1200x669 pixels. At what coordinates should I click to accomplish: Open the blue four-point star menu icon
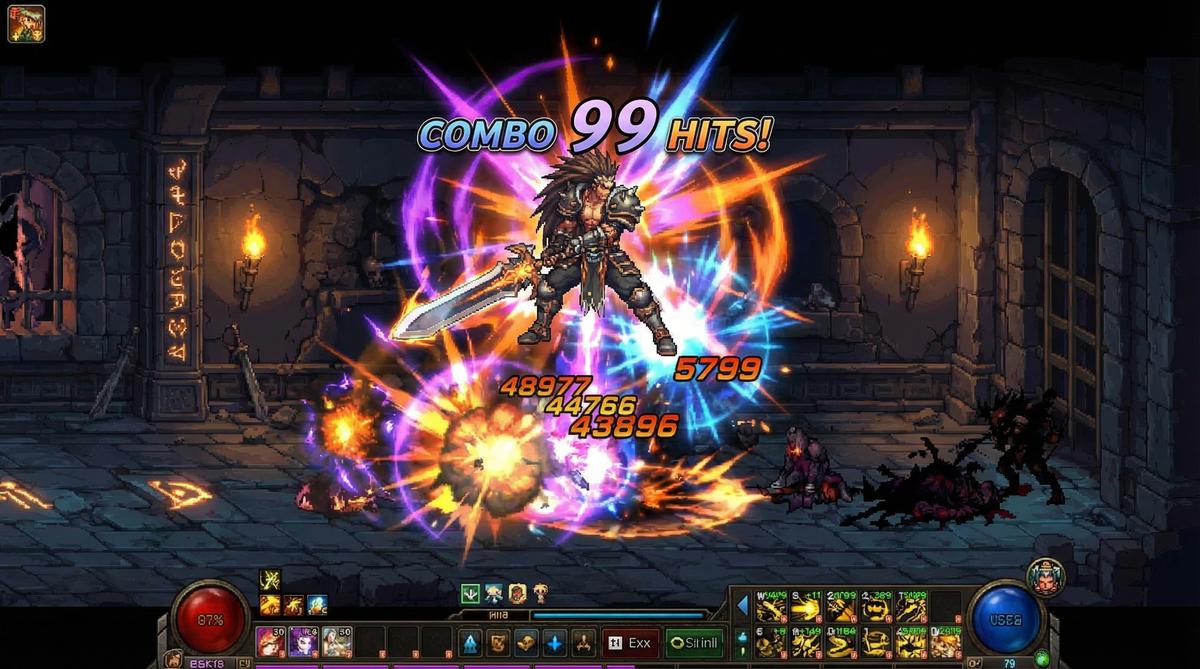[553, 642]
